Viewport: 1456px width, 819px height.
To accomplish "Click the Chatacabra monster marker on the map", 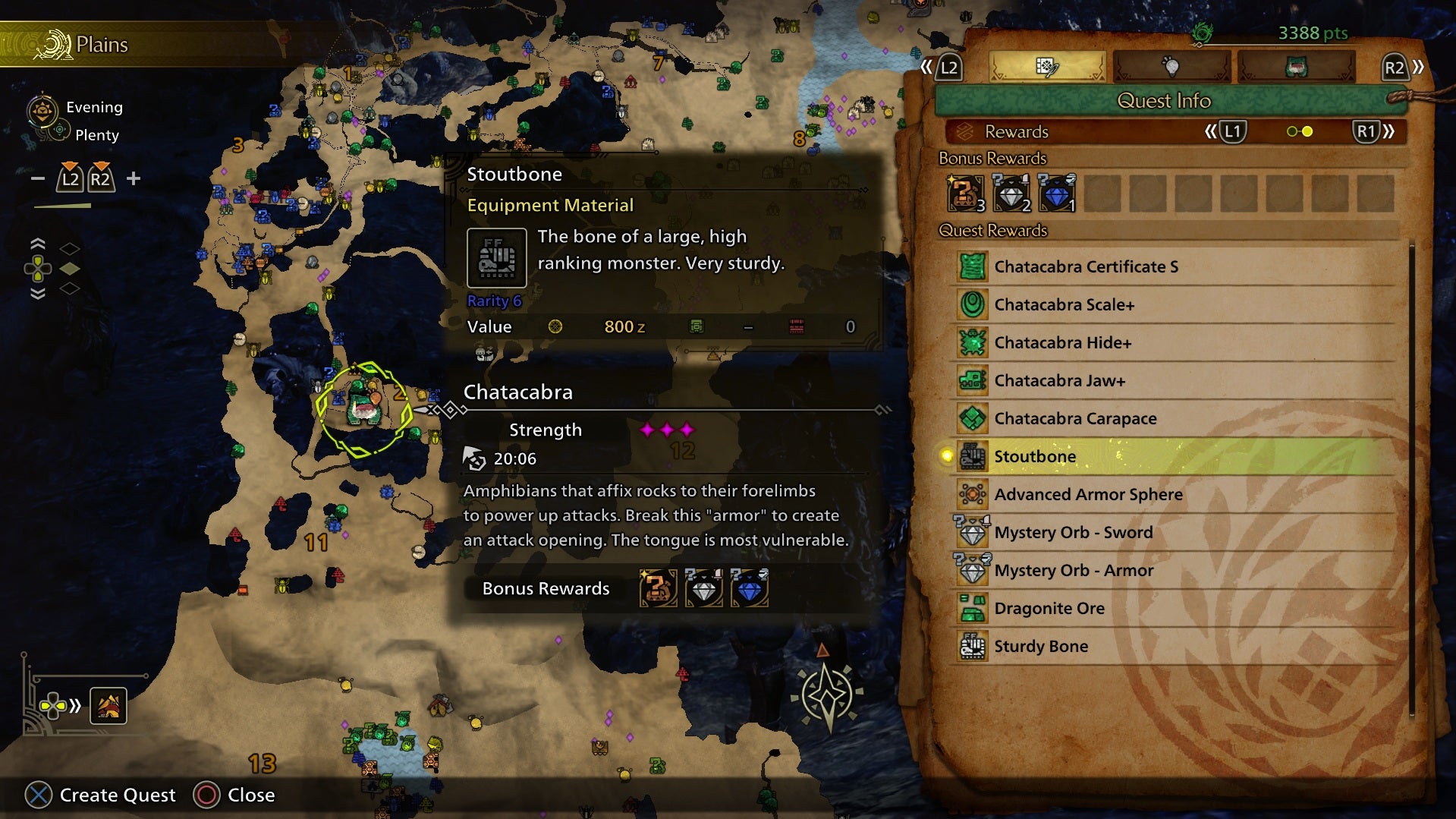I will click(363, 408).
